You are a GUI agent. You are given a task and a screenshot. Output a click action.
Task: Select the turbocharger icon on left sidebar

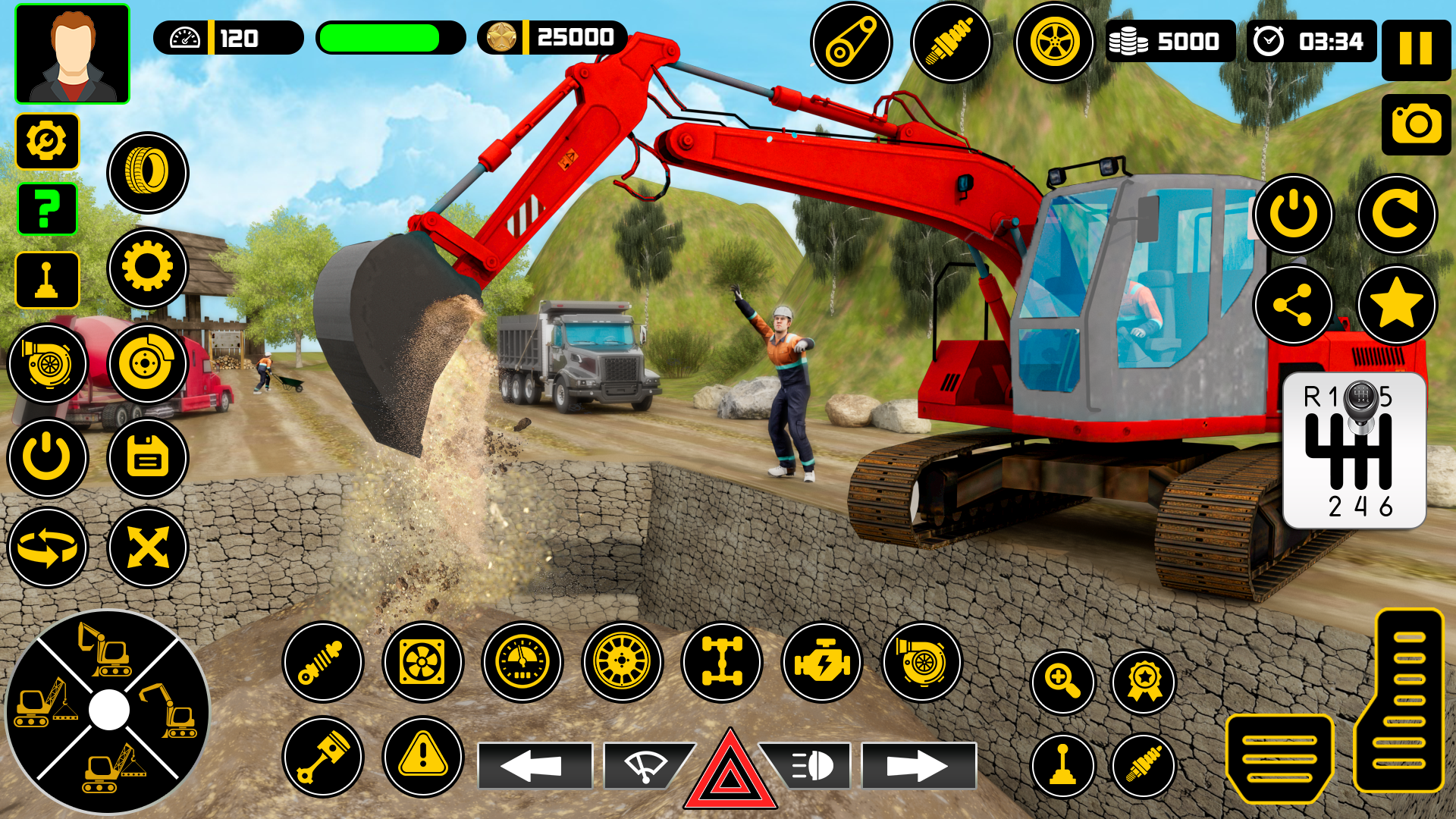coord(48,363)
